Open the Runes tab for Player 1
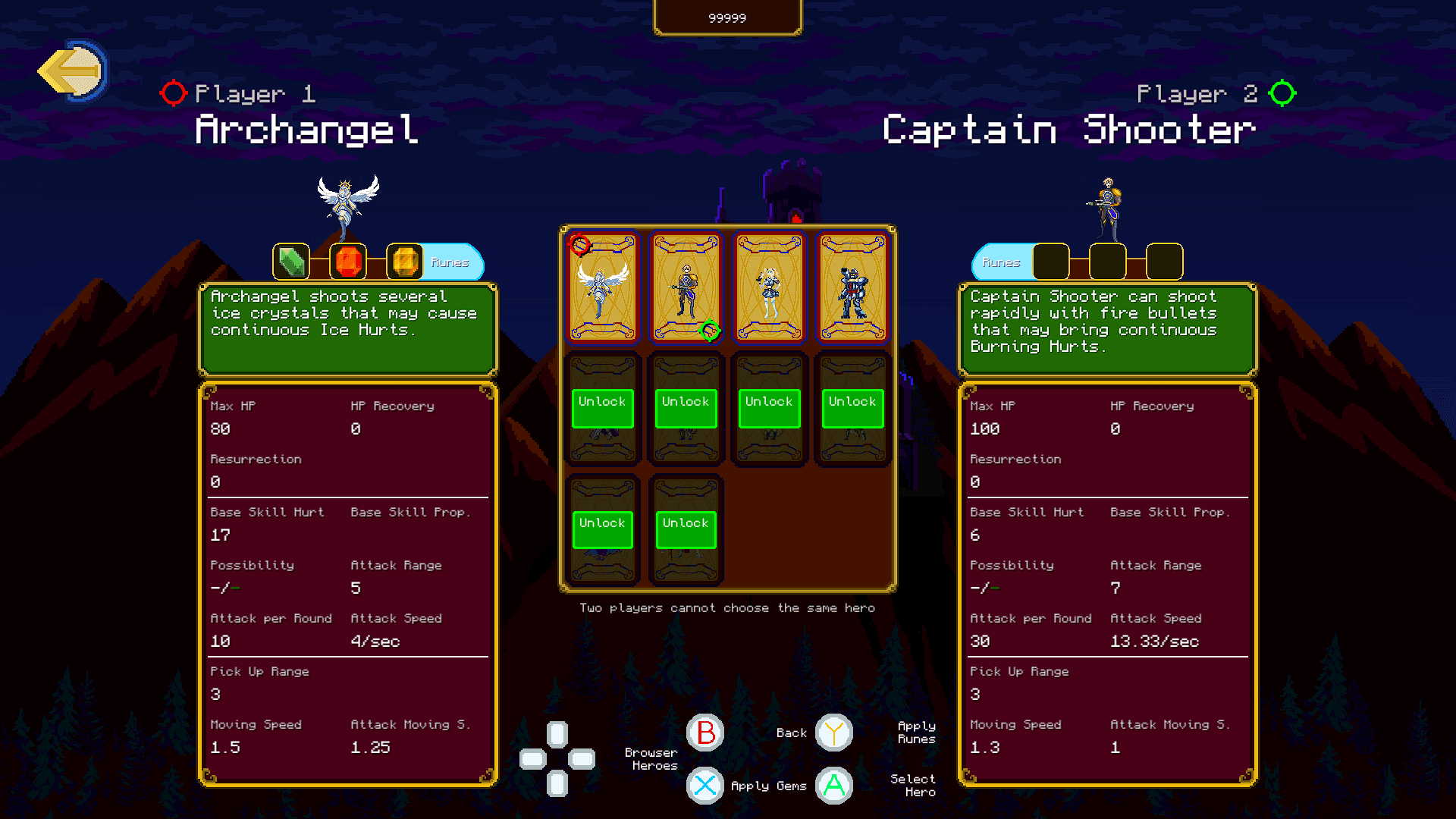1456x819 pixels. (x=452, y=263)
